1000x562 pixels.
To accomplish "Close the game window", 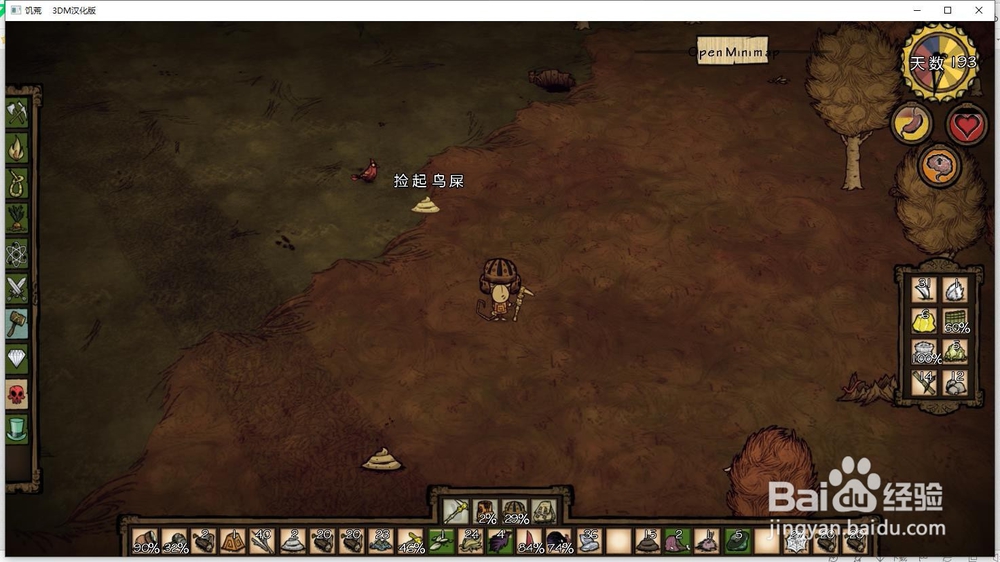I will [978, 10].
